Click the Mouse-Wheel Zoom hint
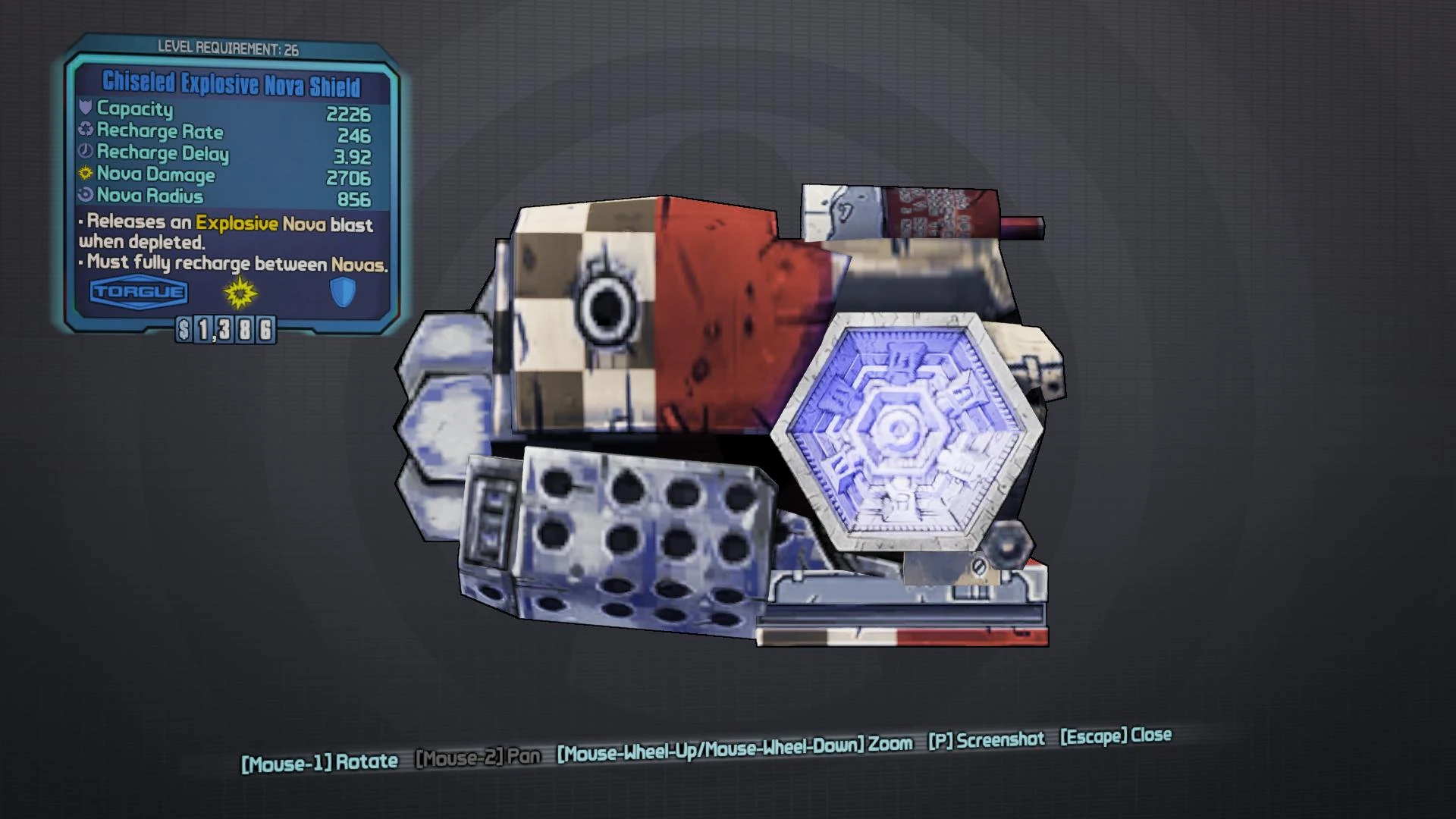This screenshot has height=819, width=1456. tap(733, 746)
